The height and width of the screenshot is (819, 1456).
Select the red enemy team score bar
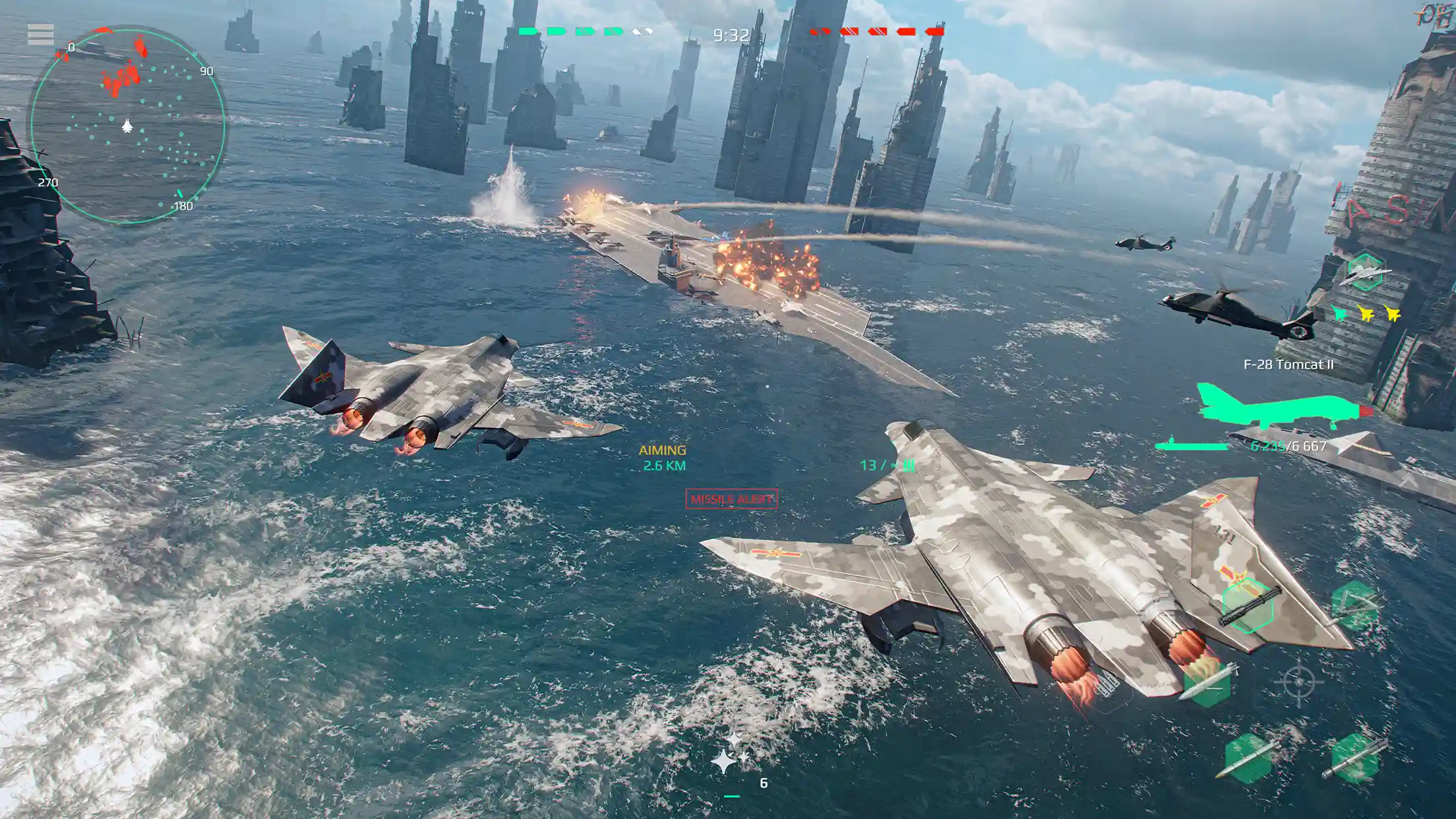877,30
